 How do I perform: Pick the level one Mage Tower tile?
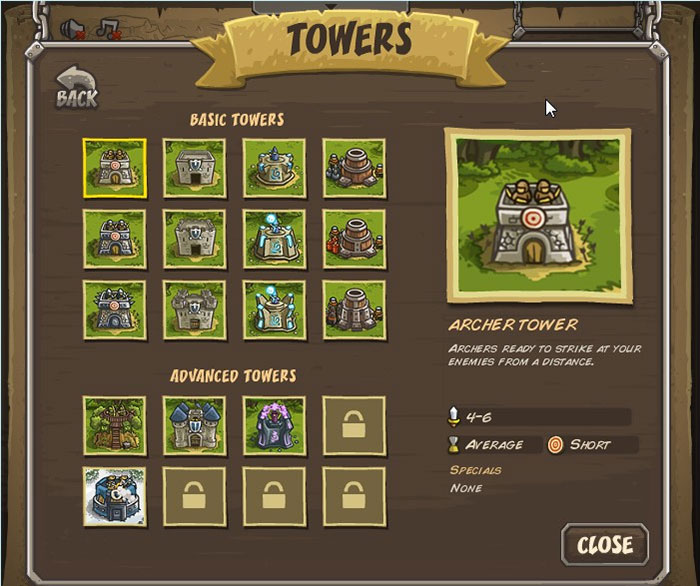tap(273, 168)
